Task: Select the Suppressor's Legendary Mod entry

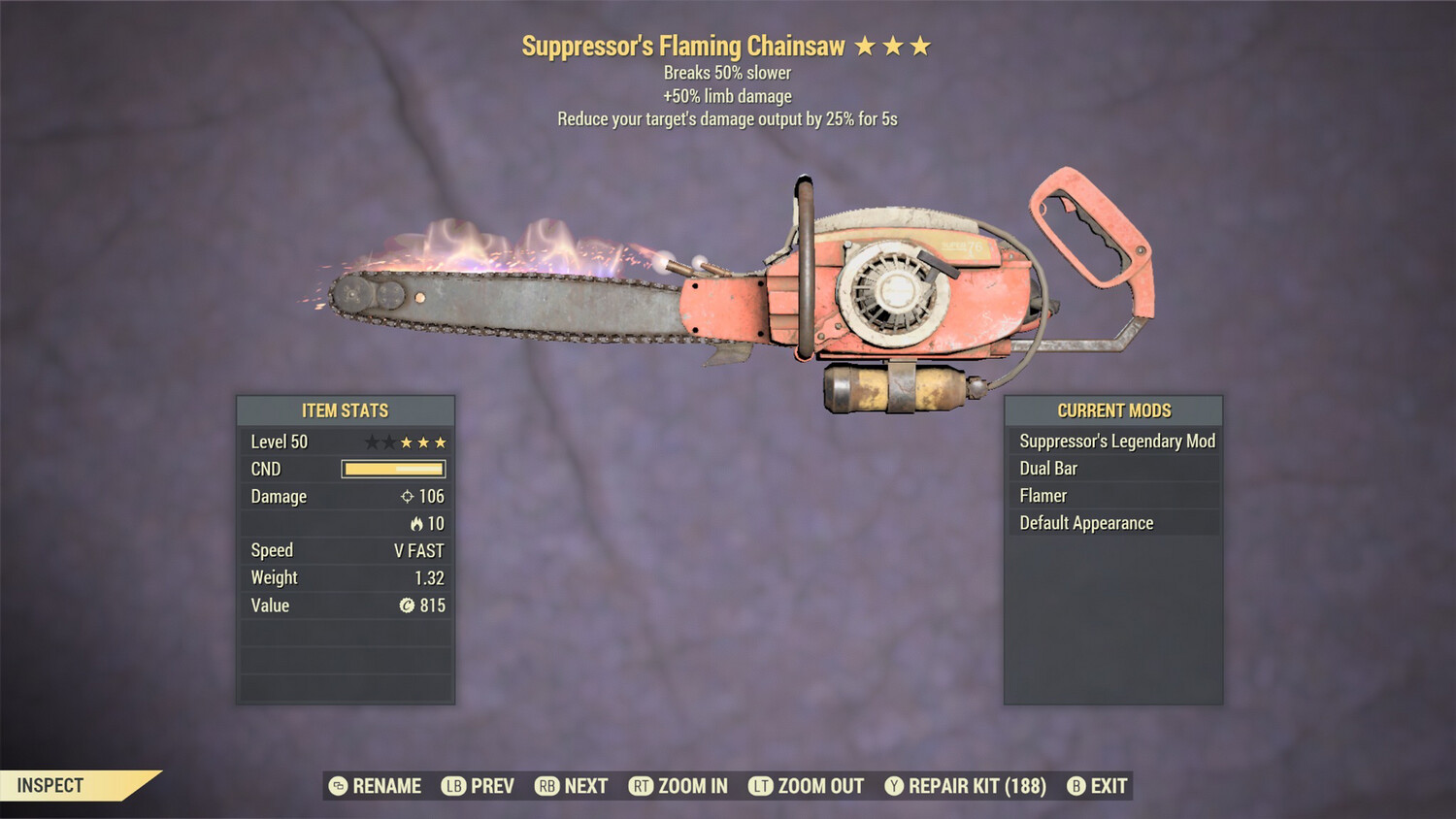Action: click(x=1116, y=441)
